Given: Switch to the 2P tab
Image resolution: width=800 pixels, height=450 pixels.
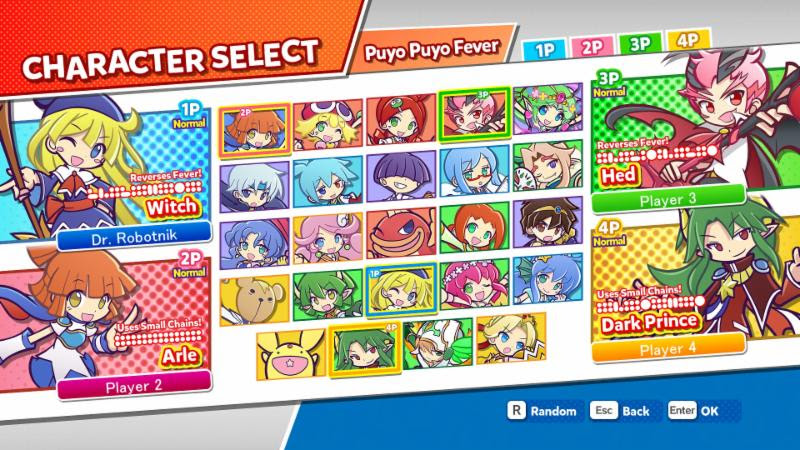Looking at the screenshot, I should pos(590,47).
